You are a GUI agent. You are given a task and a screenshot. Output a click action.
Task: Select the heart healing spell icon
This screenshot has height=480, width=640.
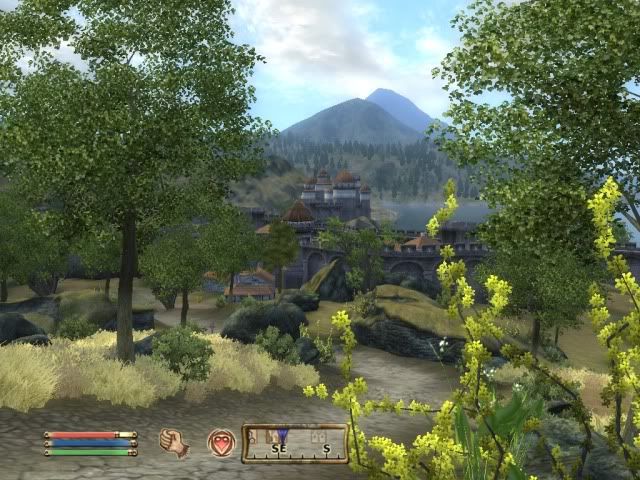click(x=221, y=442)
